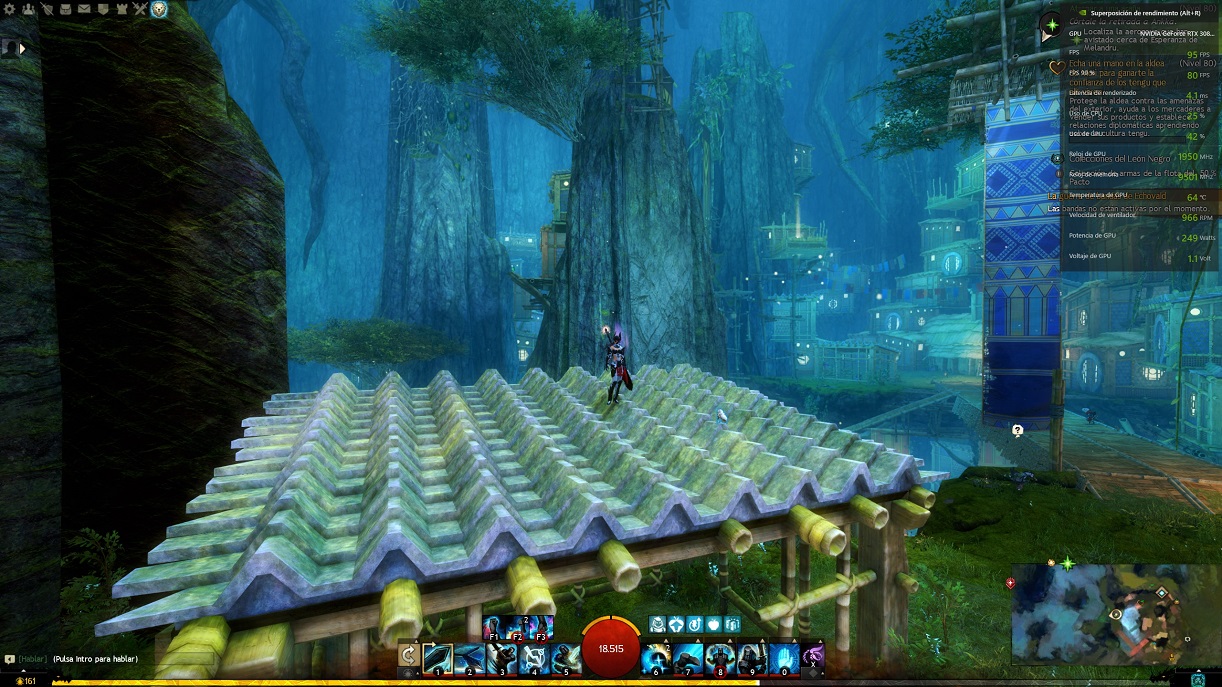Open the gear game menu icon
1222x687 pixels.
tap(8, 9)
